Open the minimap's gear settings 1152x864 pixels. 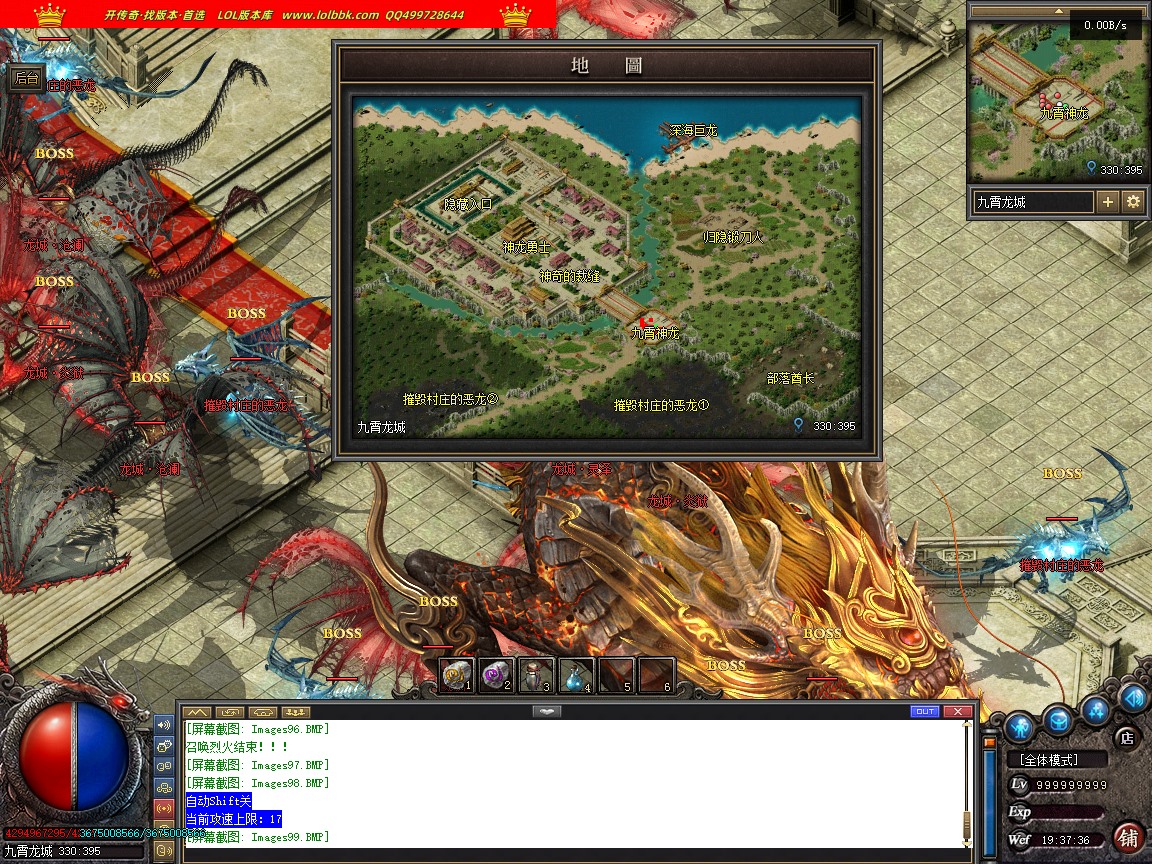coord(1133,202)
